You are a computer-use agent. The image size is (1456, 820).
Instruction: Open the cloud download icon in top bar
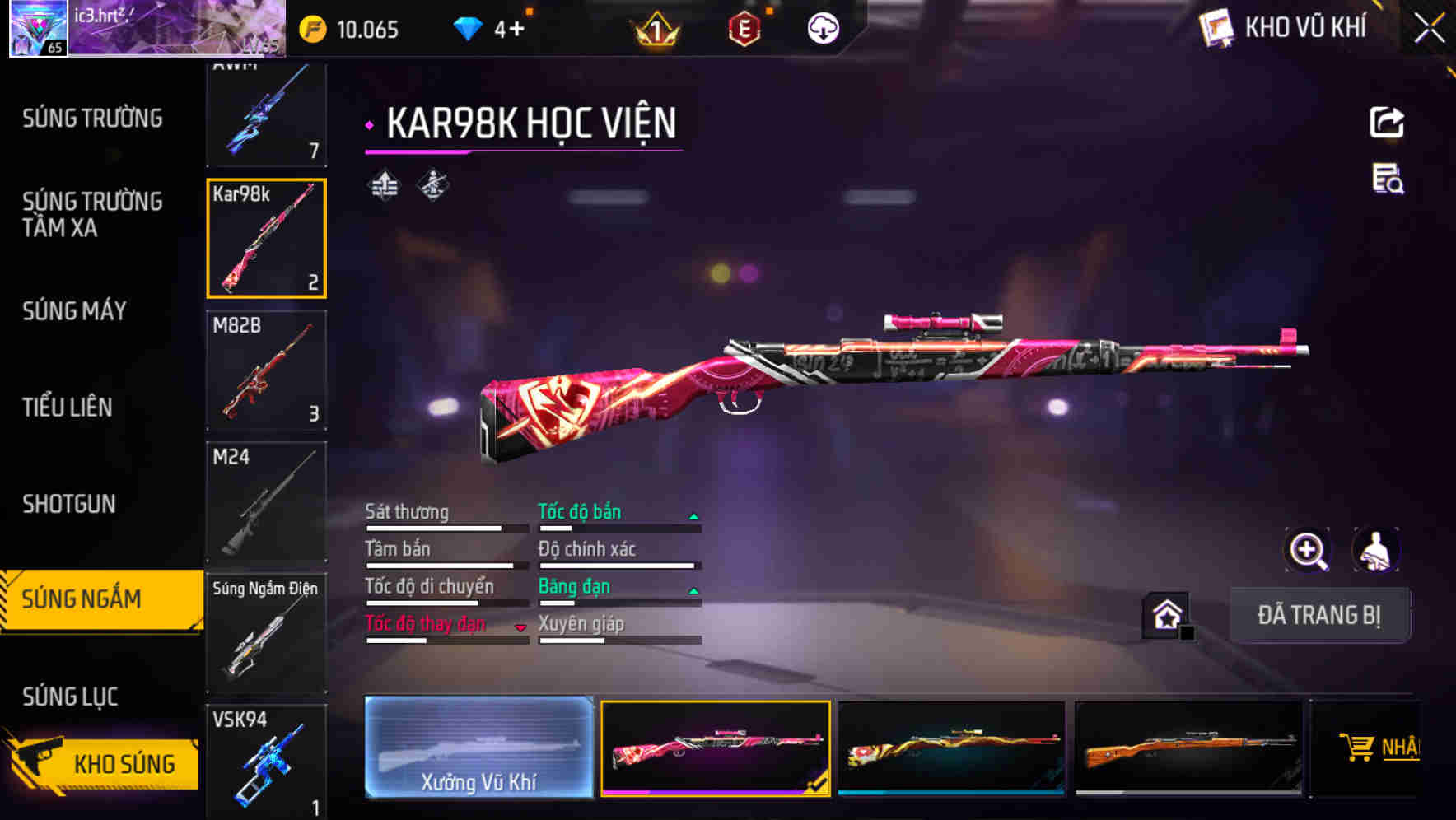(x=823, y=28)
